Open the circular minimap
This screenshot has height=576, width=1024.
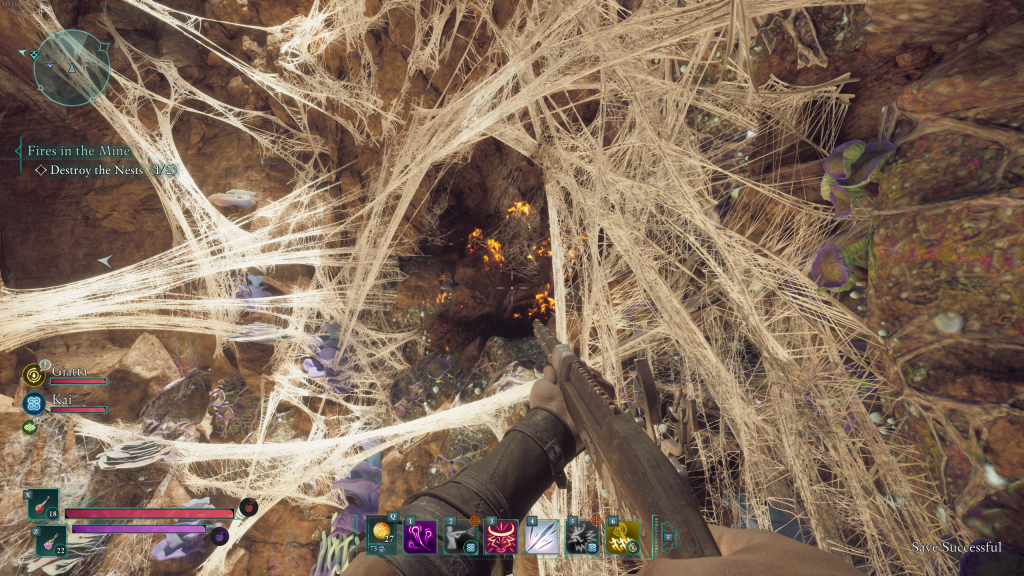71,67
